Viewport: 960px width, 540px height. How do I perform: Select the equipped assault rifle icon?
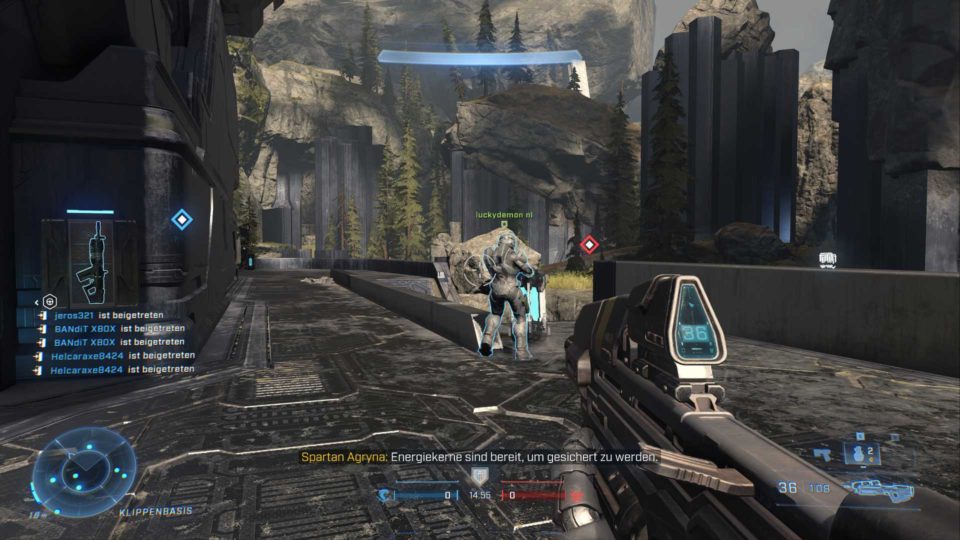(878, 489)
